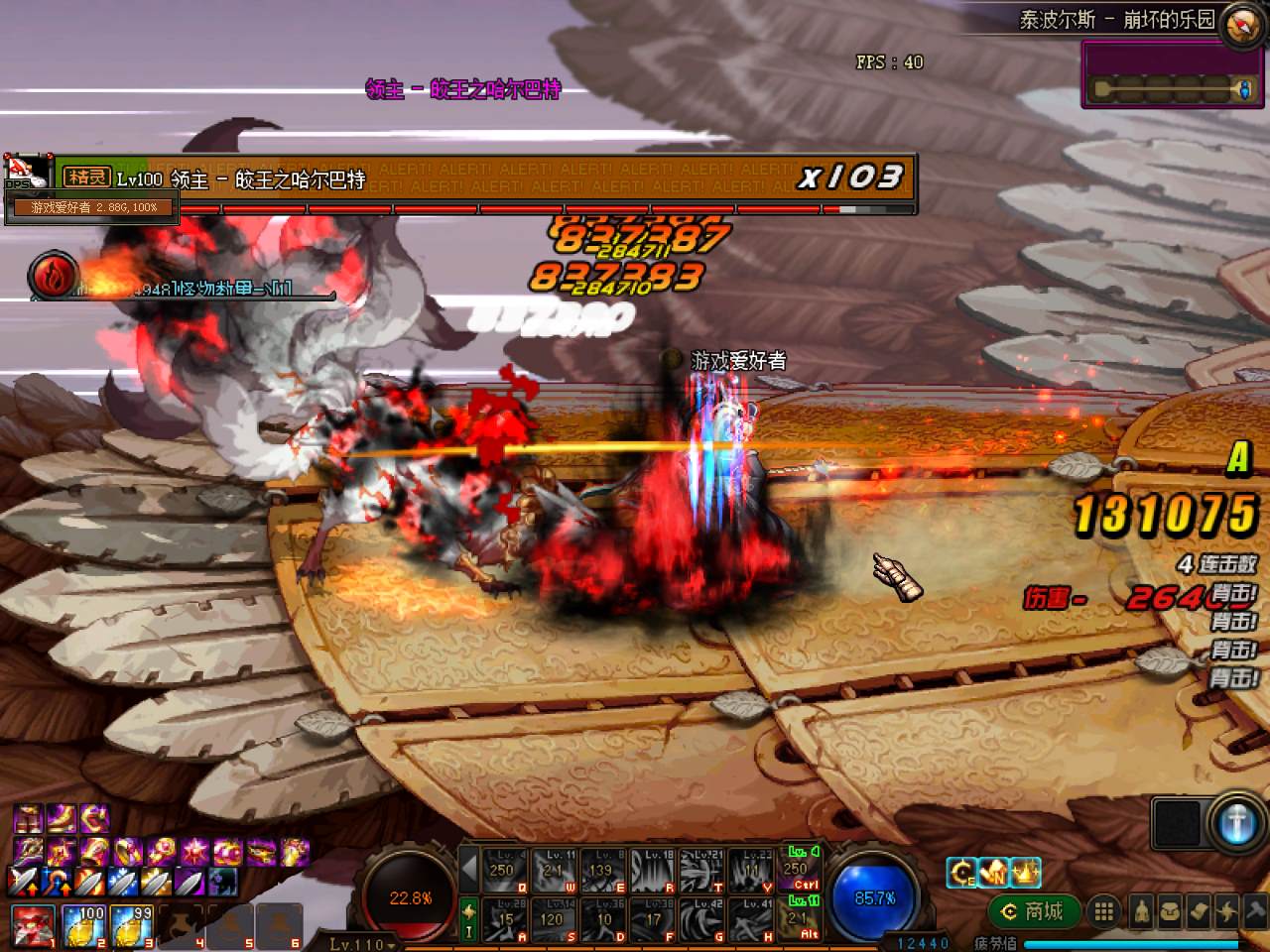
Task: Activate the skill bound to S
Action: coord(554,920)
